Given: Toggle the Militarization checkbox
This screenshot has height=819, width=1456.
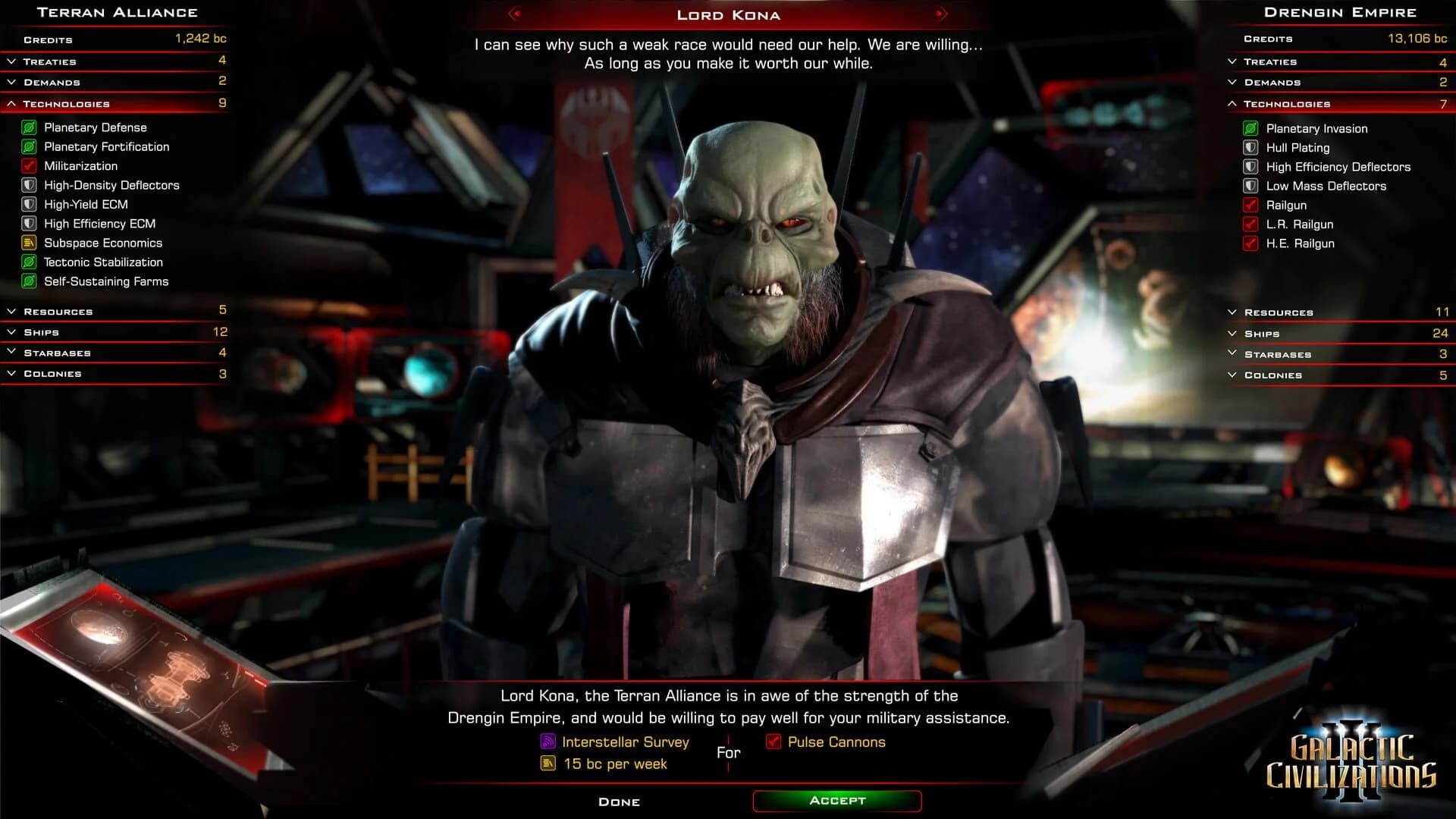Looking at the screenshot, I should point(29,165).
